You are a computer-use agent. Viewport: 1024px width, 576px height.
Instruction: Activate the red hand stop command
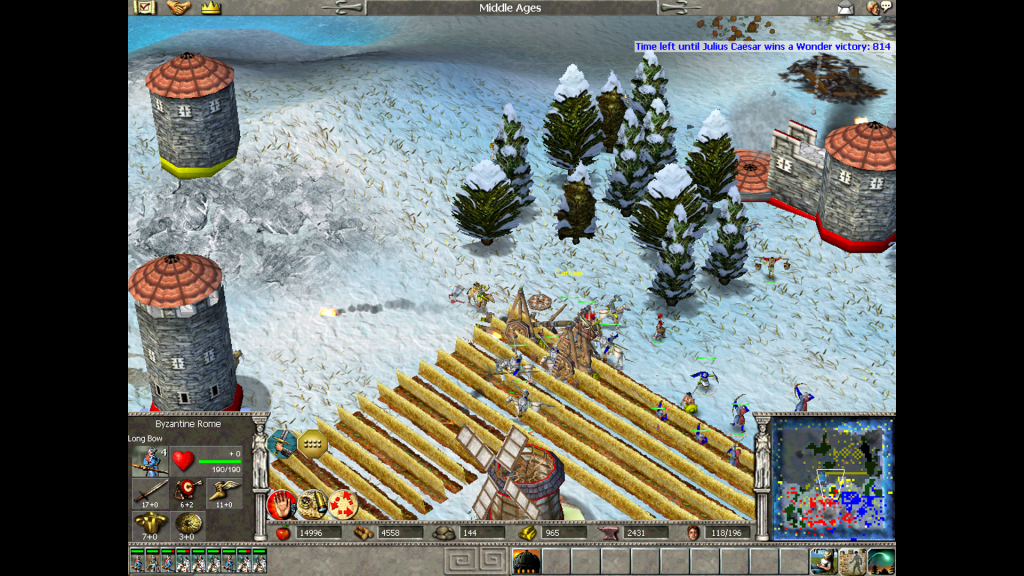tap(281, 504)
